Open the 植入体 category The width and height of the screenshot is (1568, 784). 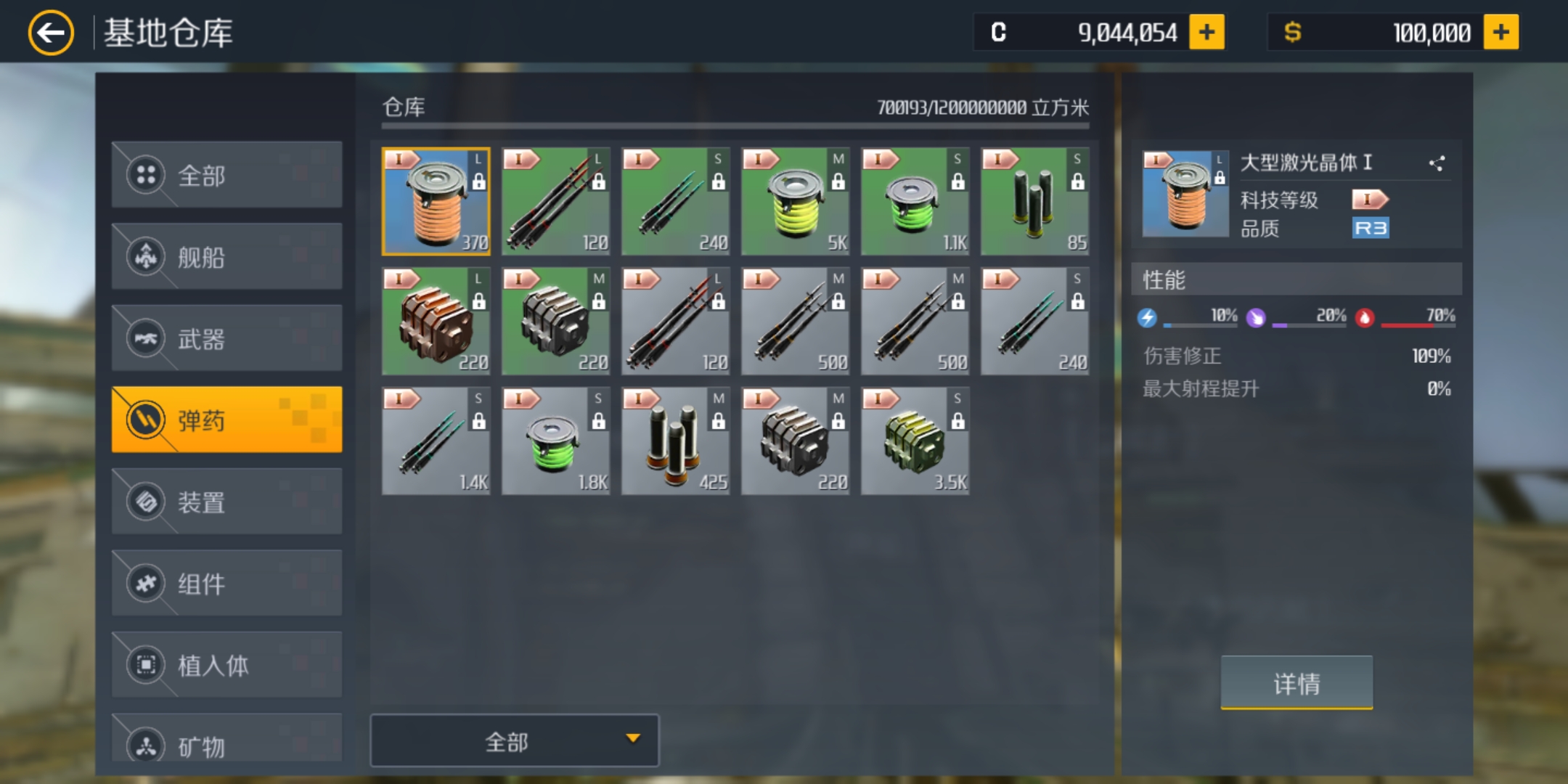226,665
